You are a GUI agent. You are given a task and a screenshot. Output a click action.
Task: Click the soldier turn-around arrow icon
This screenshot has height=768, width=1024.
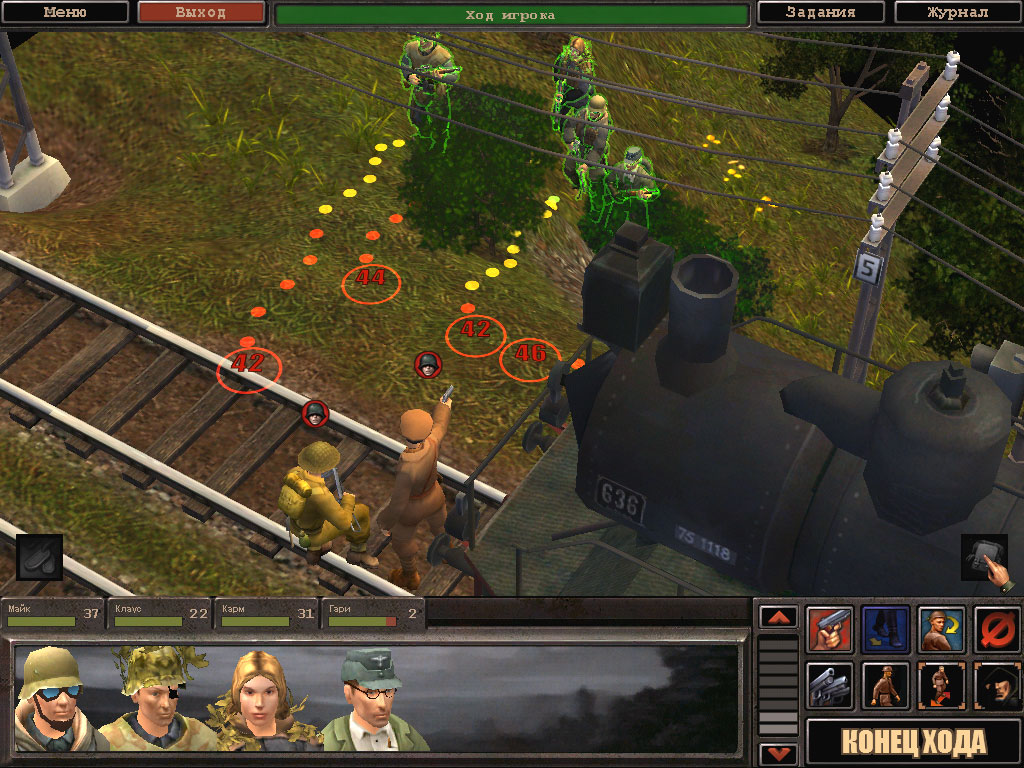point(942,630)
